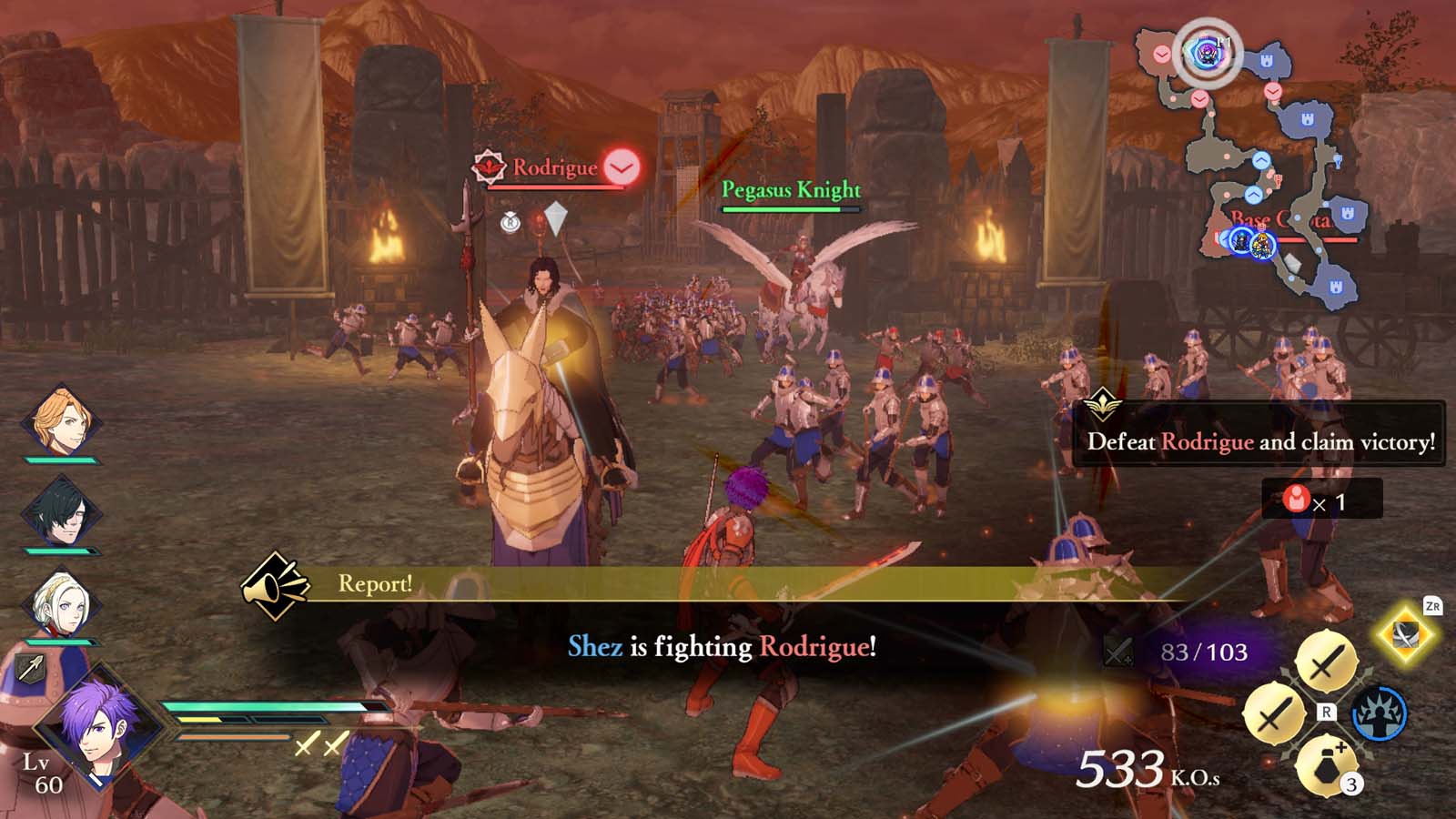The height and width of the screenshot is (819, 1456).
Task: Click the white diamond marker below Rodrigue's name
Action: [556, 214]
